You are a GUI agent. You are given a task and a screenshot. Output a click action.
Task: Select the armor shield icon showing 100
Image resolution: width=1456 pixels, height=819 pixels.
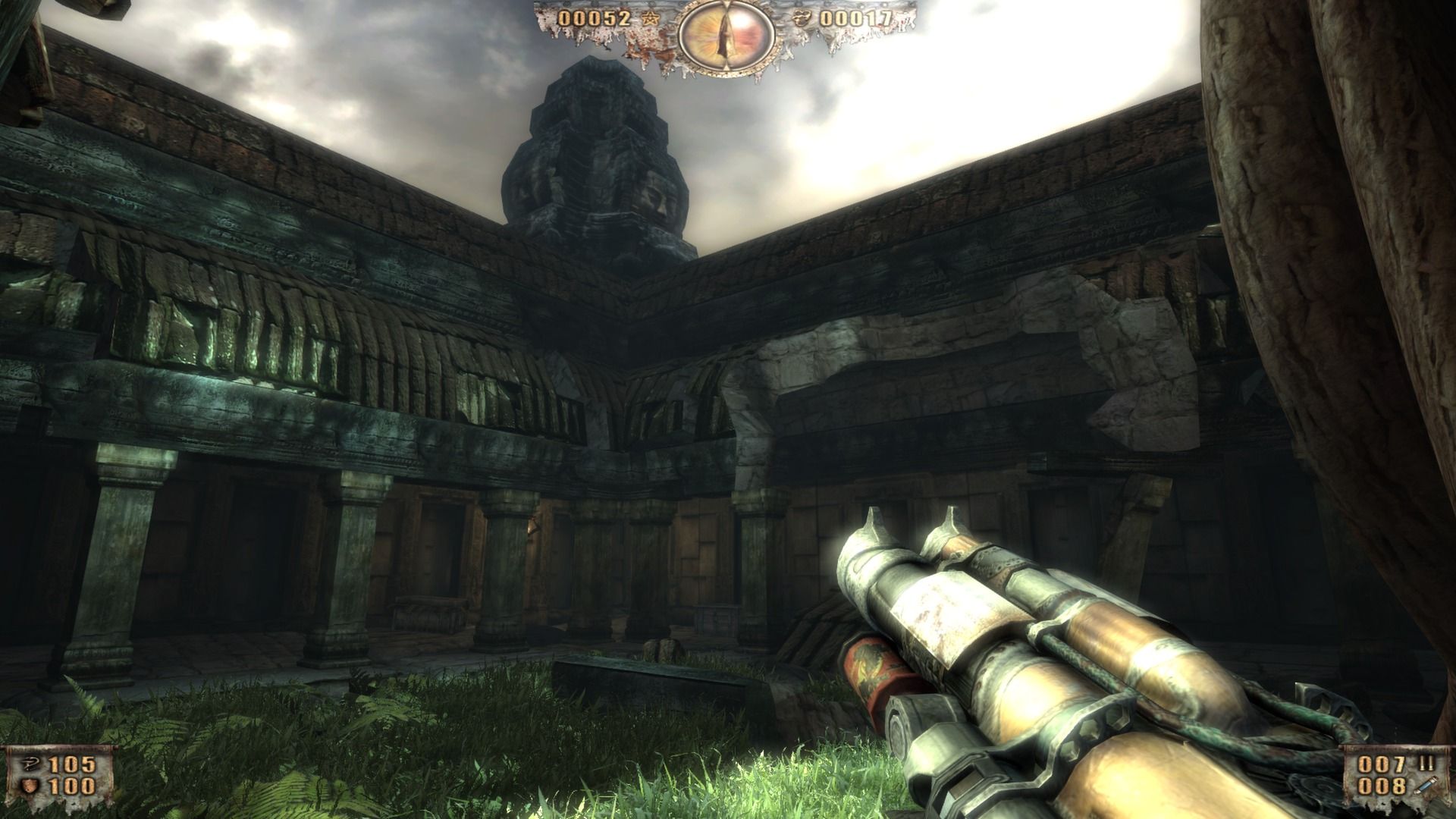coord(29,786)
